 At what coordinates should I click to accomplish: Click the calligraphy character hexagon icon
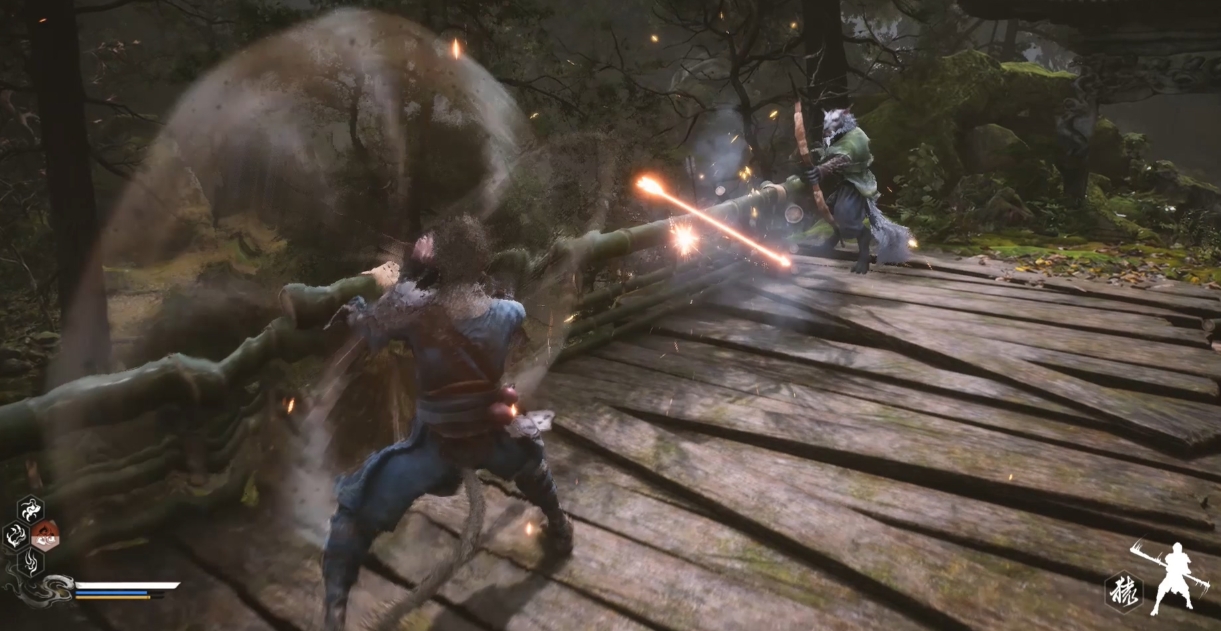pos(1122,591)
